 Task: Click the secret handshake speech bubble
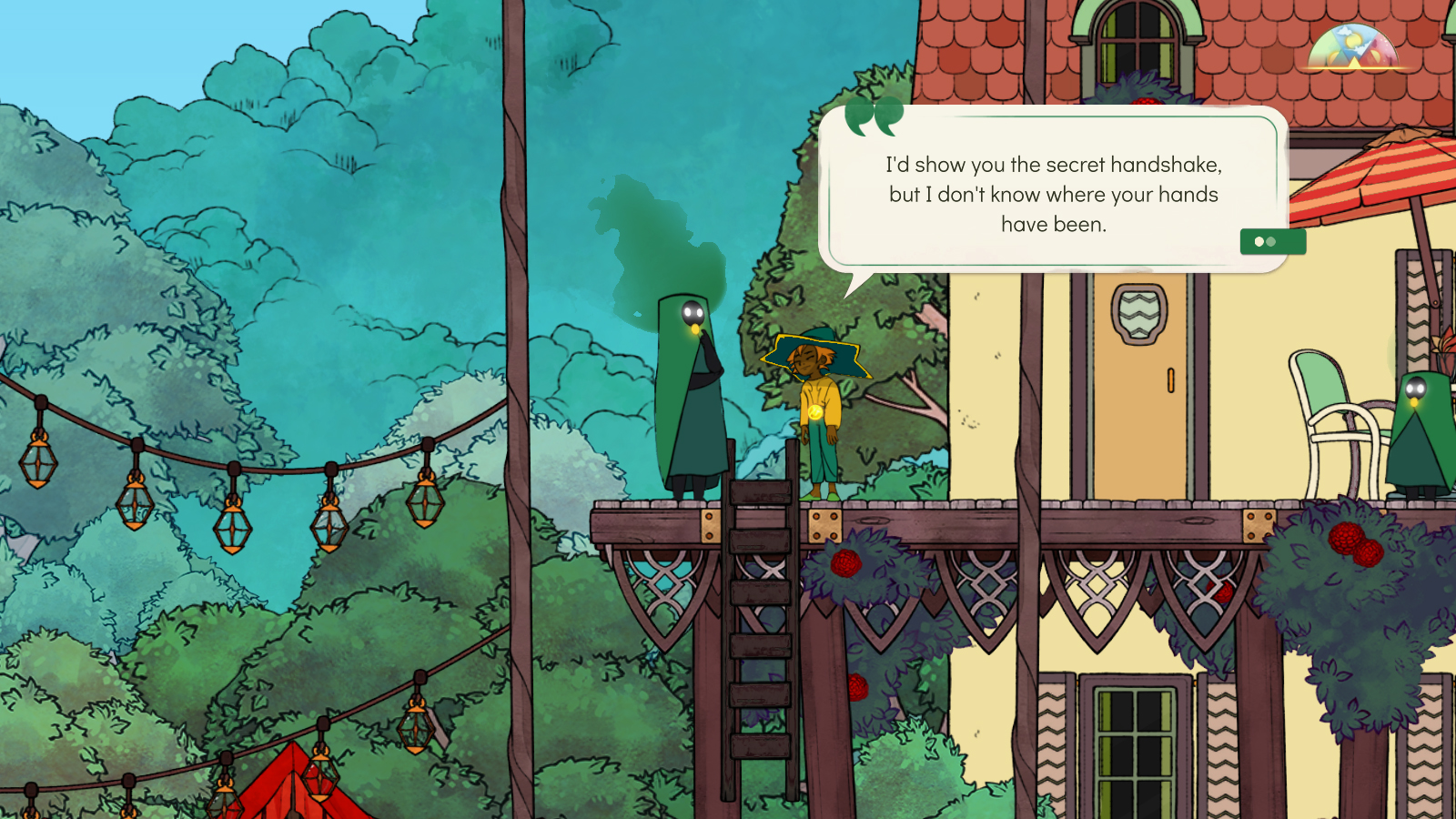coord(1053,194)
